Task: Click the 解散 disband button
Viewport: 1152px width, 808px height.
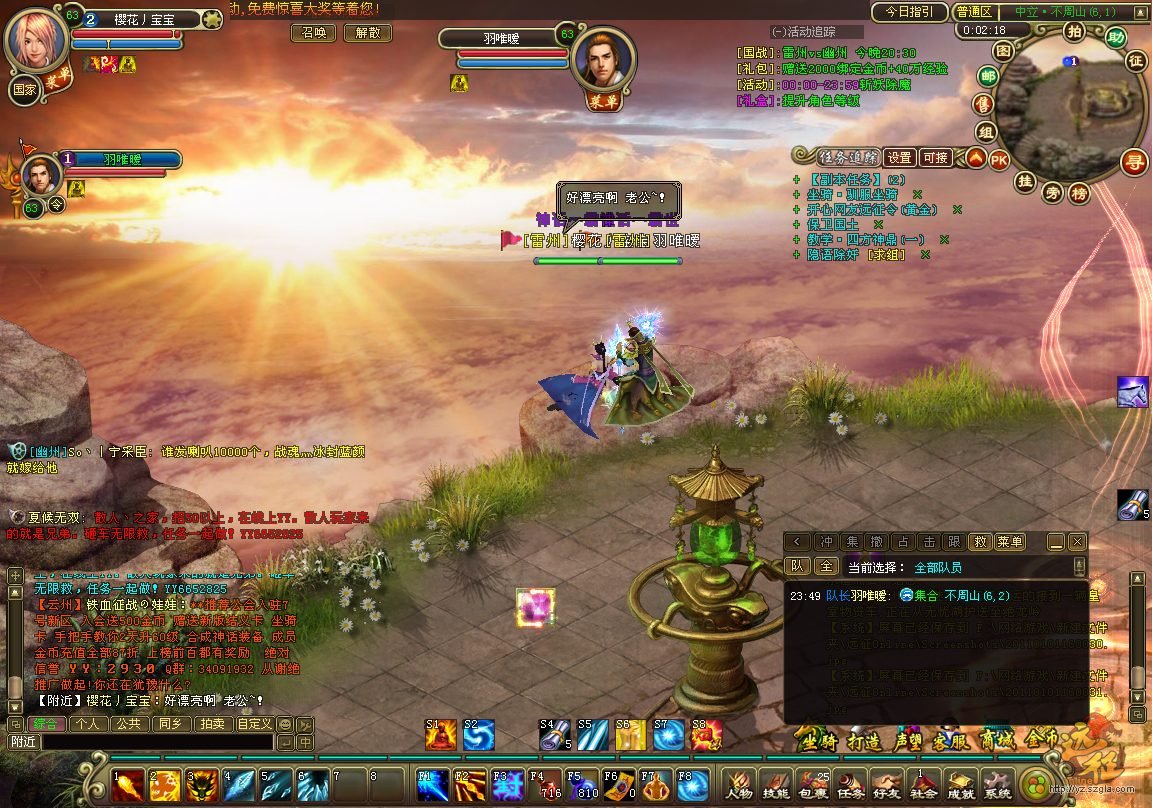Action: pos(367,33)
